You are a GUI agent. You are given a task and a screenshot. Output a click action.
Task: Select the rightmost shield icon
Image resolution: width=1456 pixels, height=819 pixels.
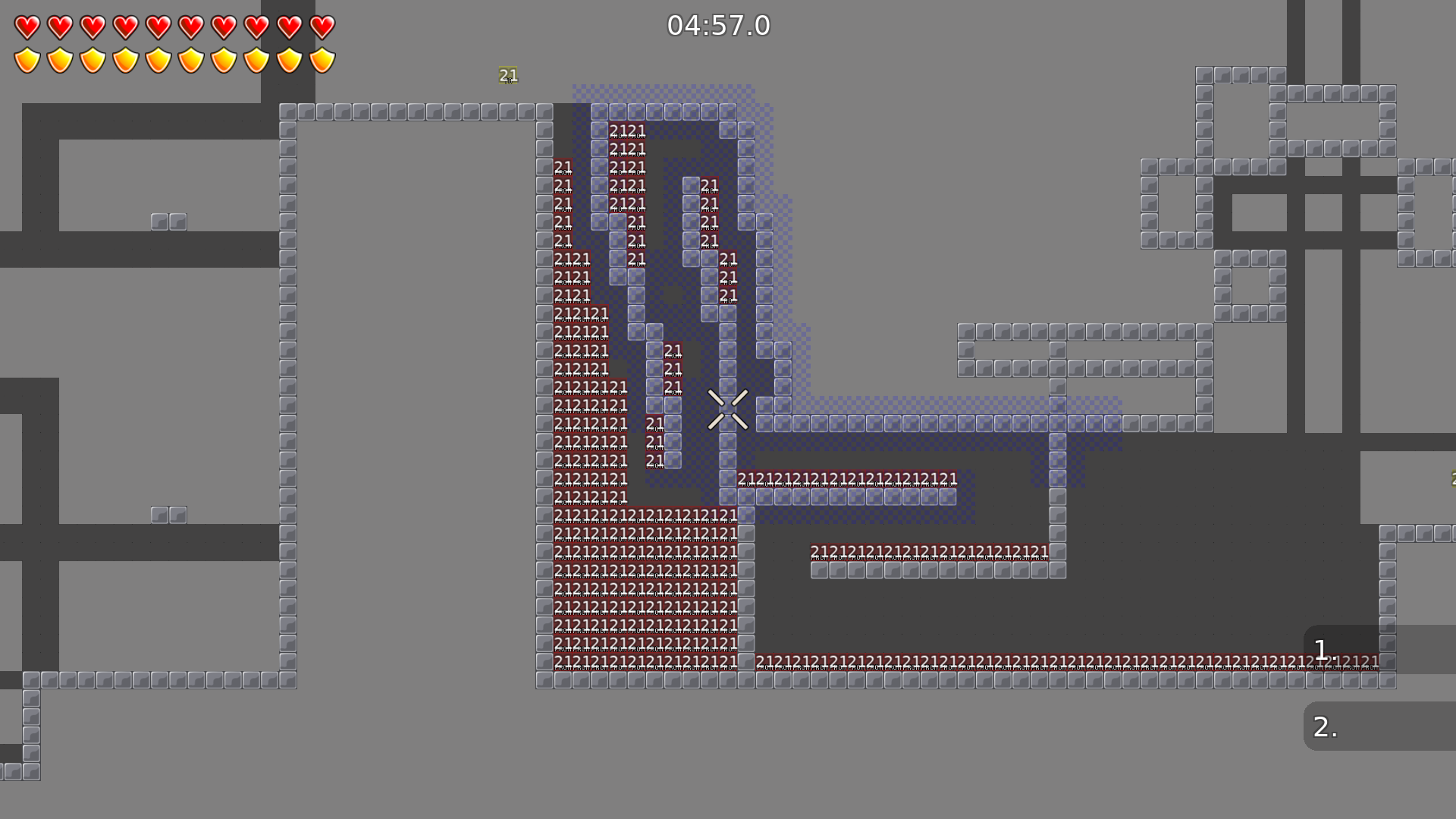322,59
